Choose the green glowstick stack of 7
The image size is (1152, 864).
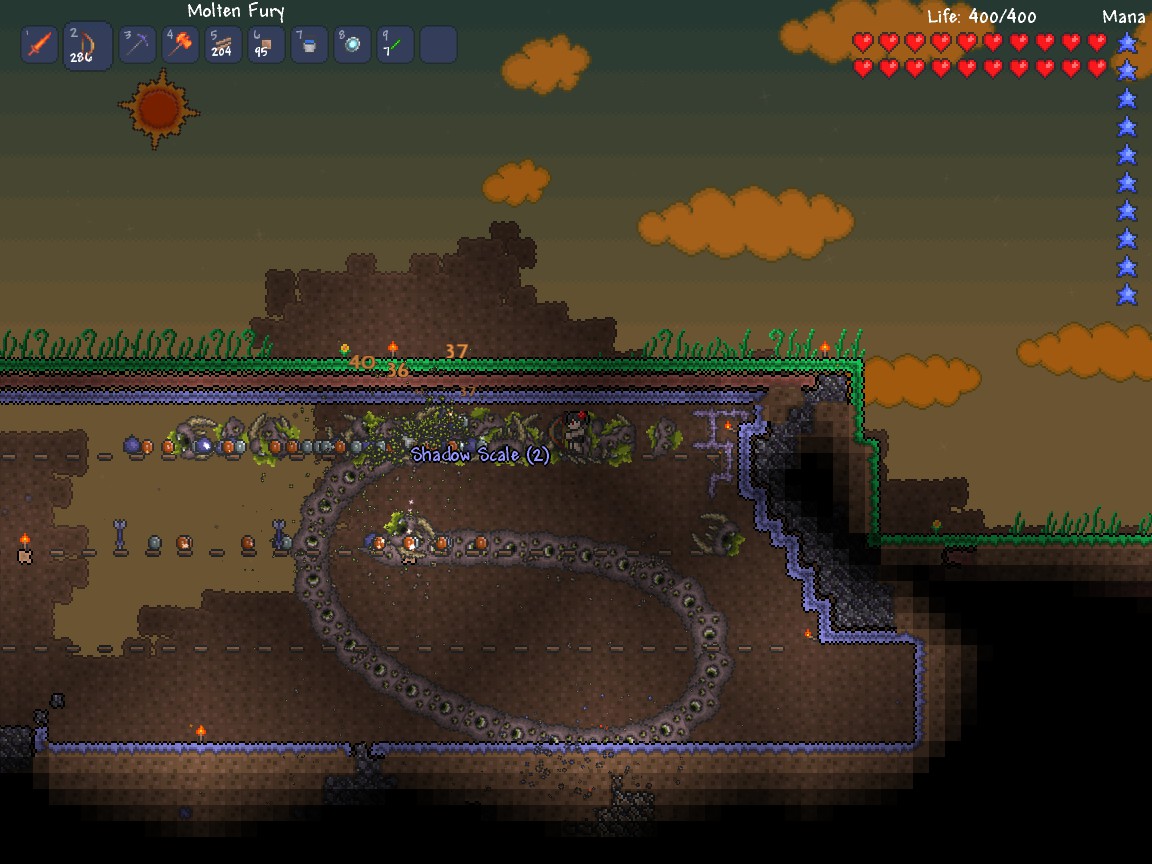pyautogui.click(x=395, y=45)
